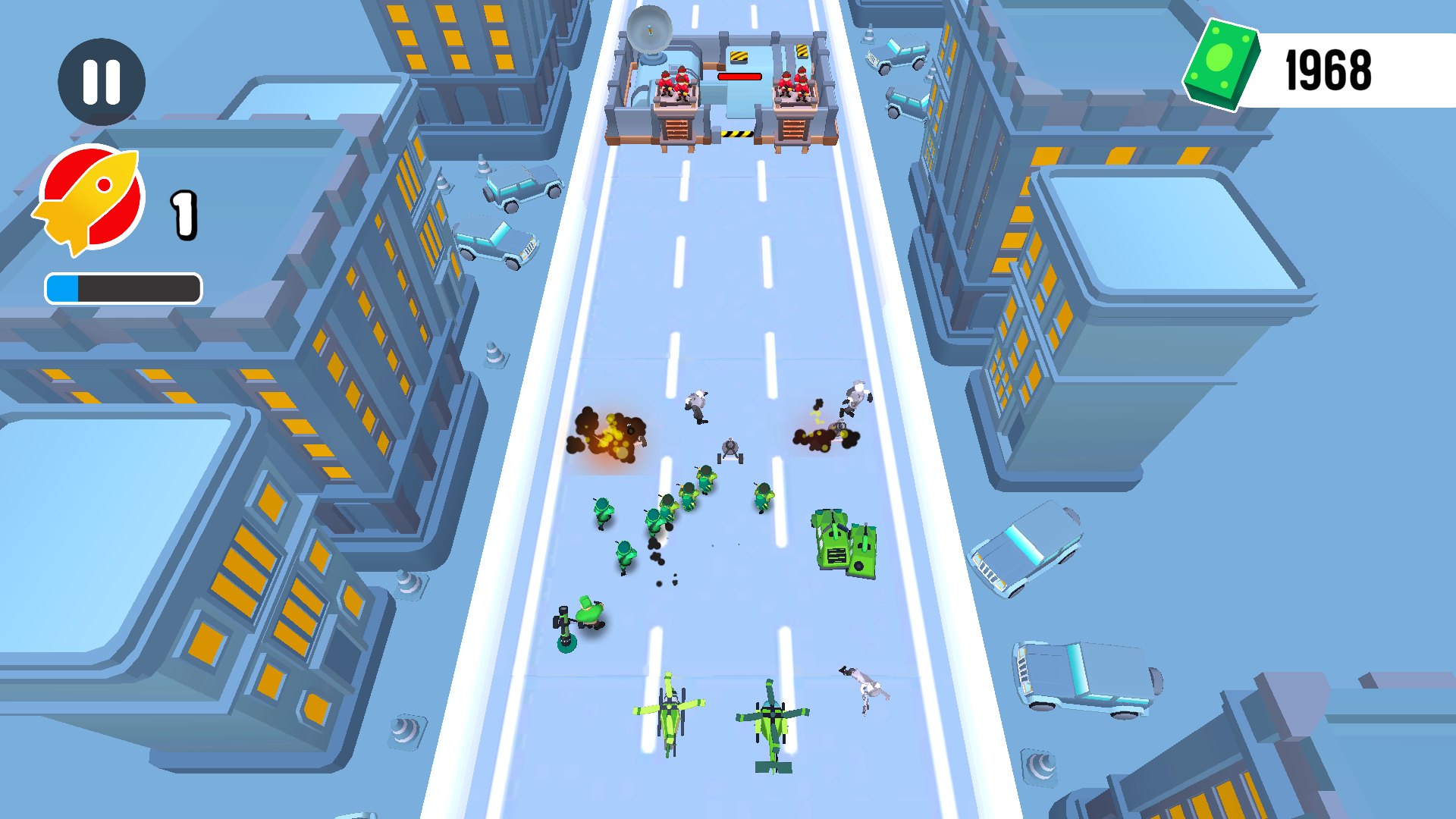The height and width of the screenshot is (819, 1456).
Task: Tap the pause button
Action: pos(102,81)
